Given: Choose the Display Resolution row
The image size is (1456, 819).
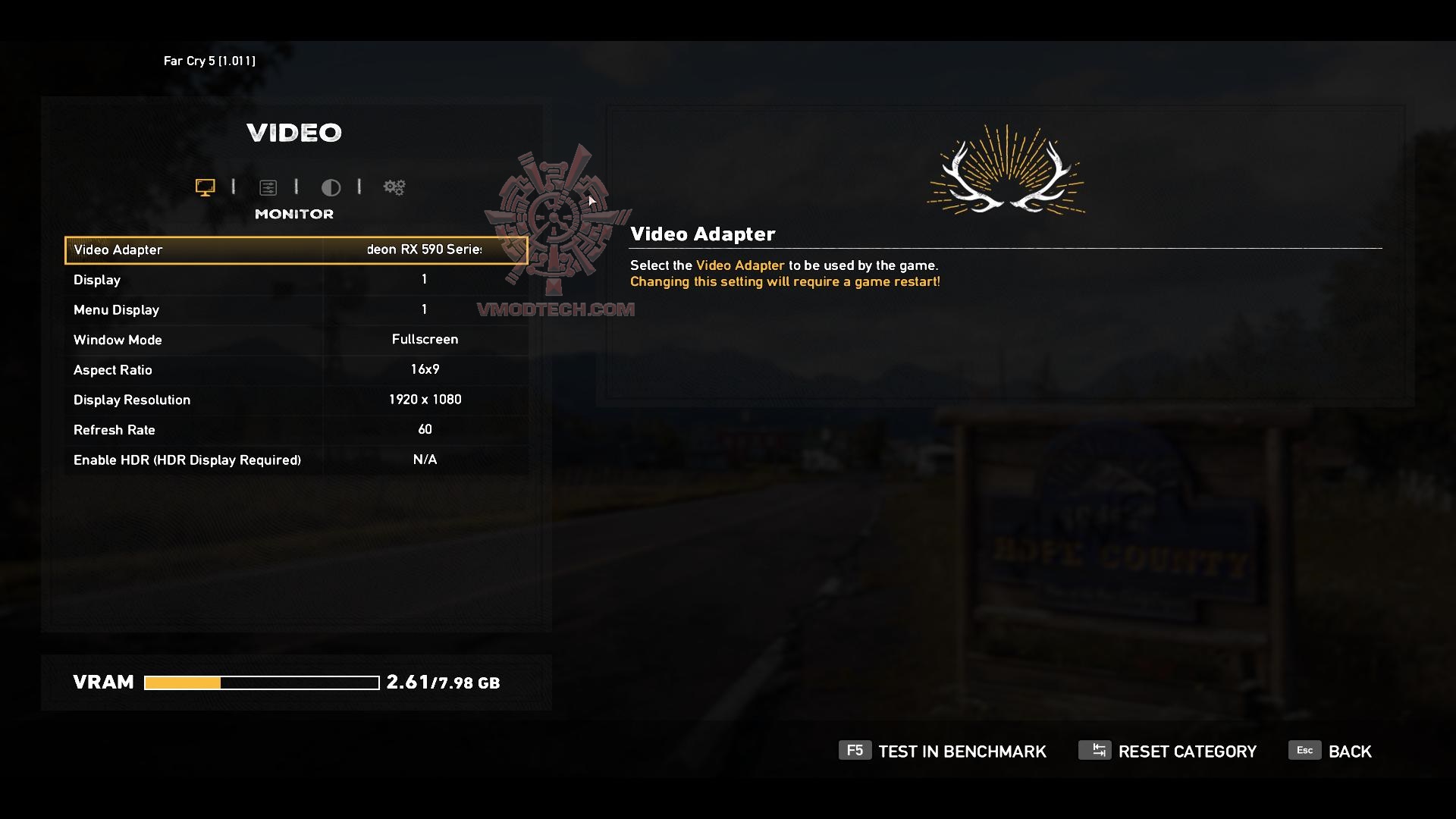Looking at the screenshot, I should click(x=296, y=400).
